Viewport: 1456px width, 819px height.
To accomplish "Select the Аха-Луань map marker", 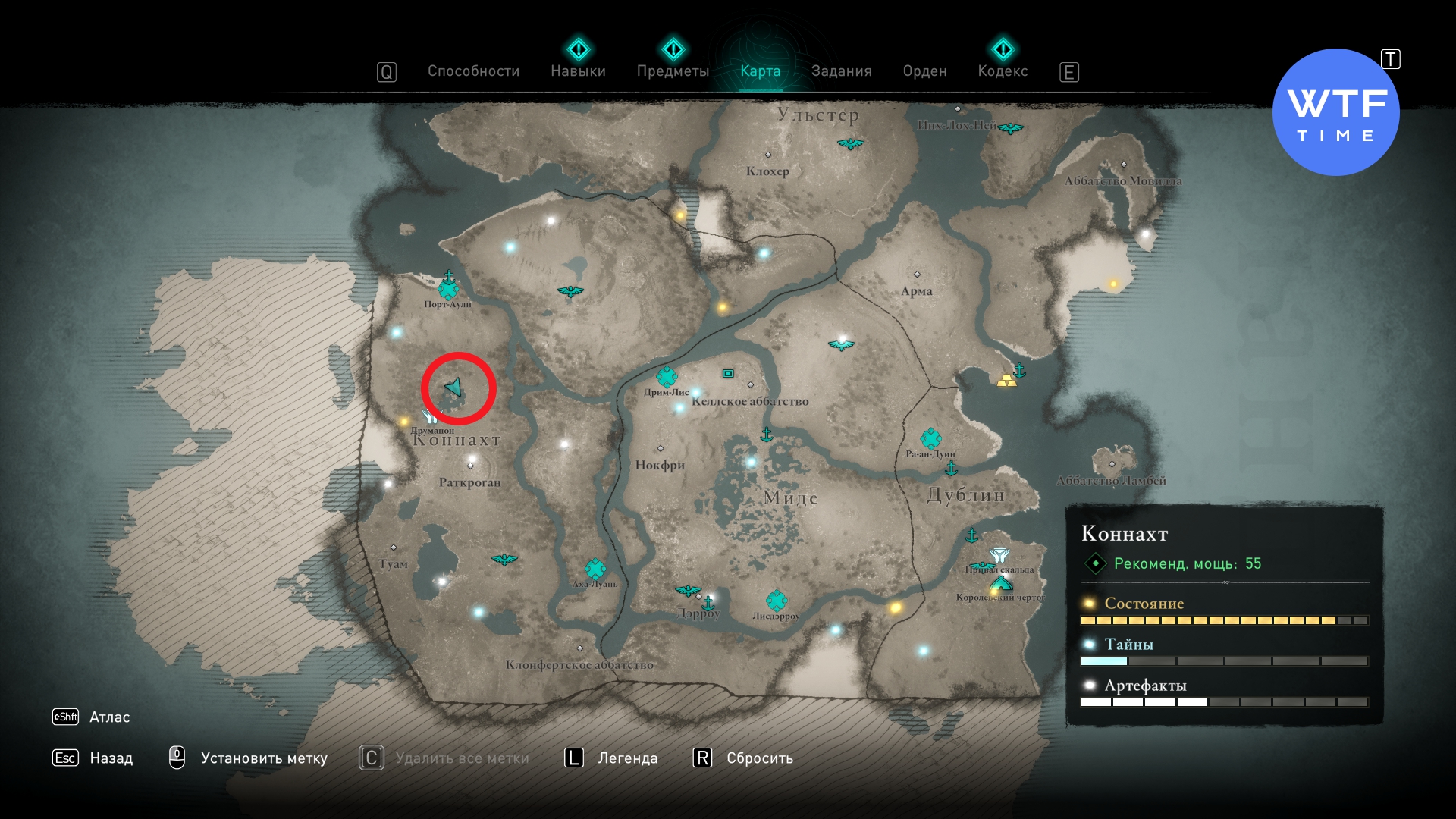I will pyautogui.click(x=595, y=569).
